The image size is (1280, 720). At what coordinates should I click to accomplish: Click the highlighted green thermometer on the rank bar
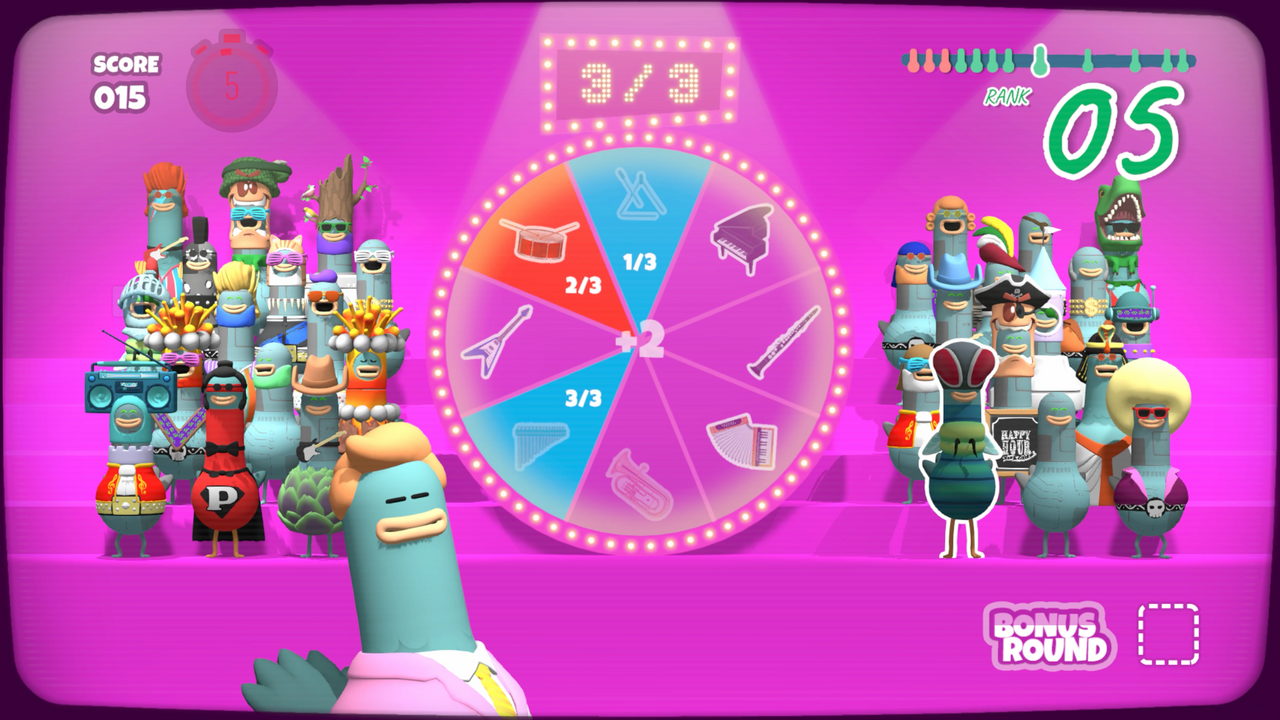coord(1040,62)
